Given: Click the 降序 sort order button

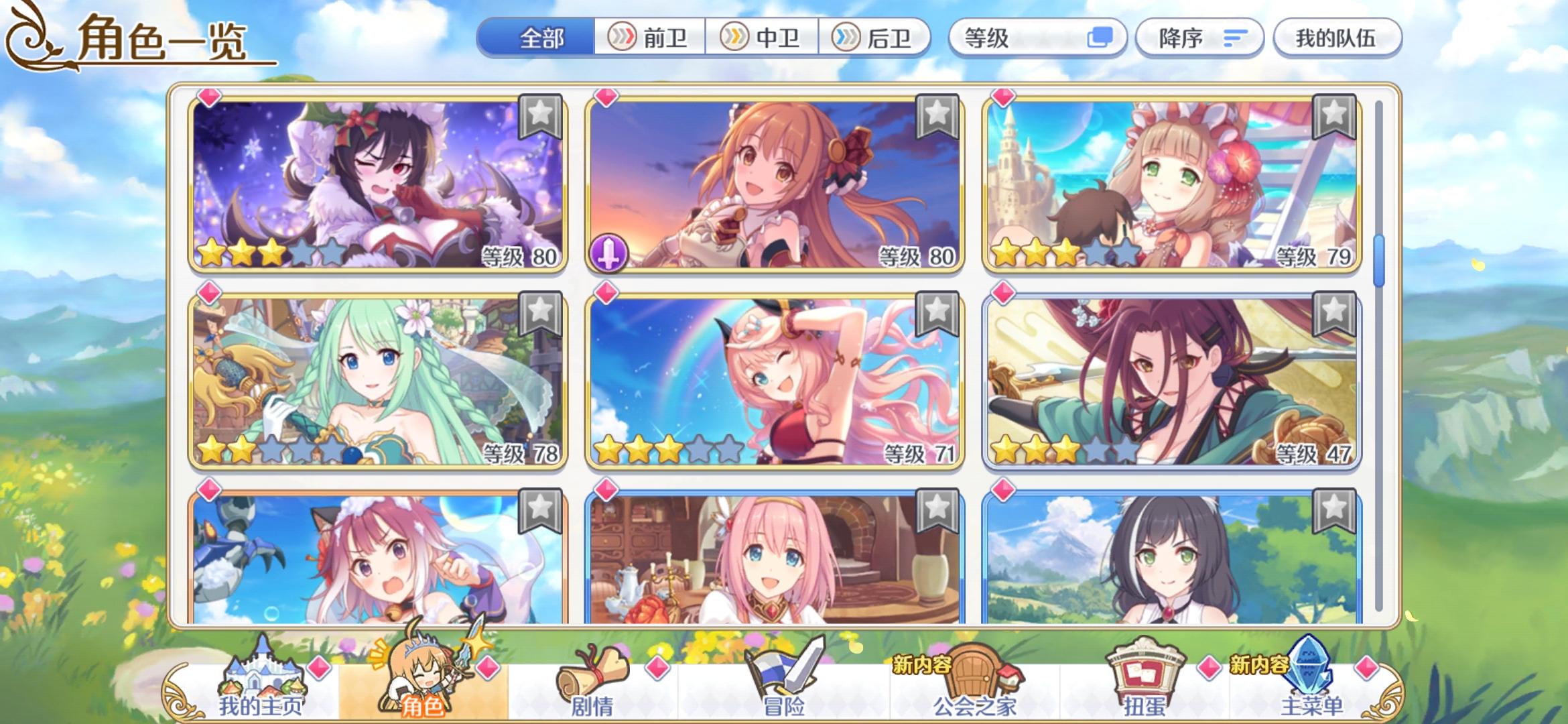Looking at the screenshot, I should pos(1199,38).
